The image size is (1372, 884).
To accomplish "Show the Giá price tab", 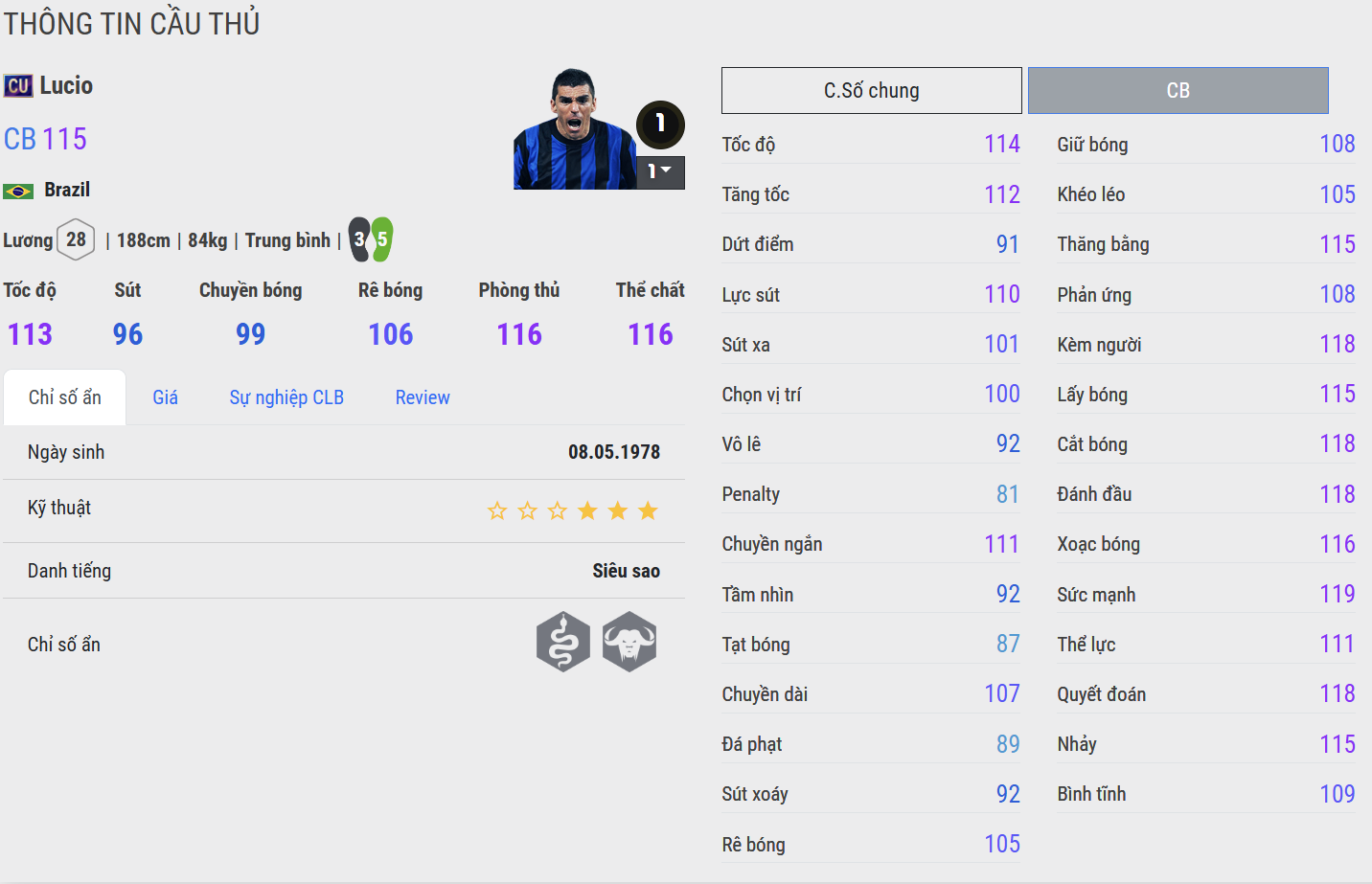I will click(165, 397).
